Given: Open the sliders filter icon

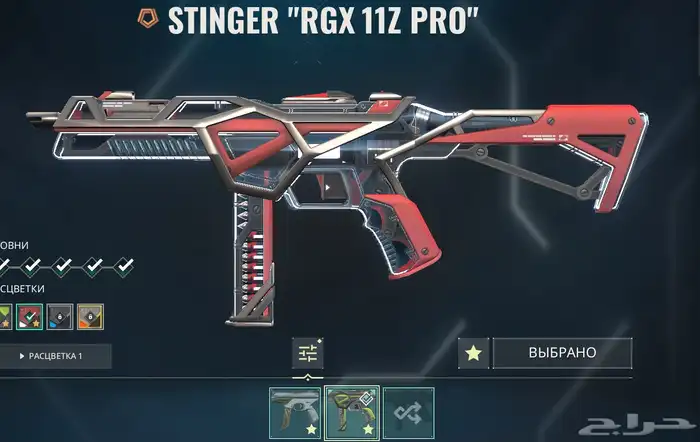Looking at the screenshot, I should [x=307, y=352].
